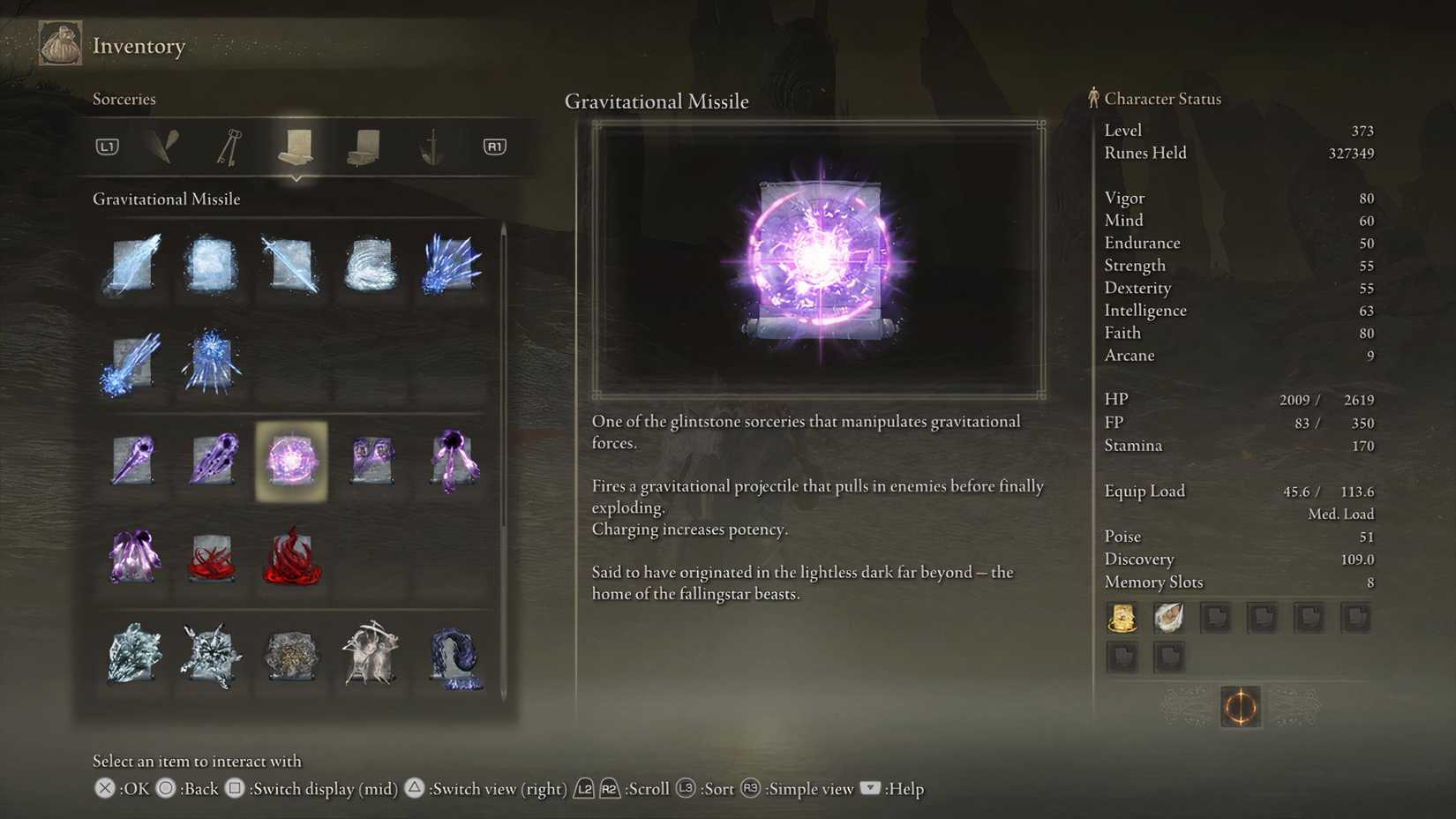Click the glowing rune emblem at bottom right
Screen dimensions: 1456x819
[x=1240, y=707]
